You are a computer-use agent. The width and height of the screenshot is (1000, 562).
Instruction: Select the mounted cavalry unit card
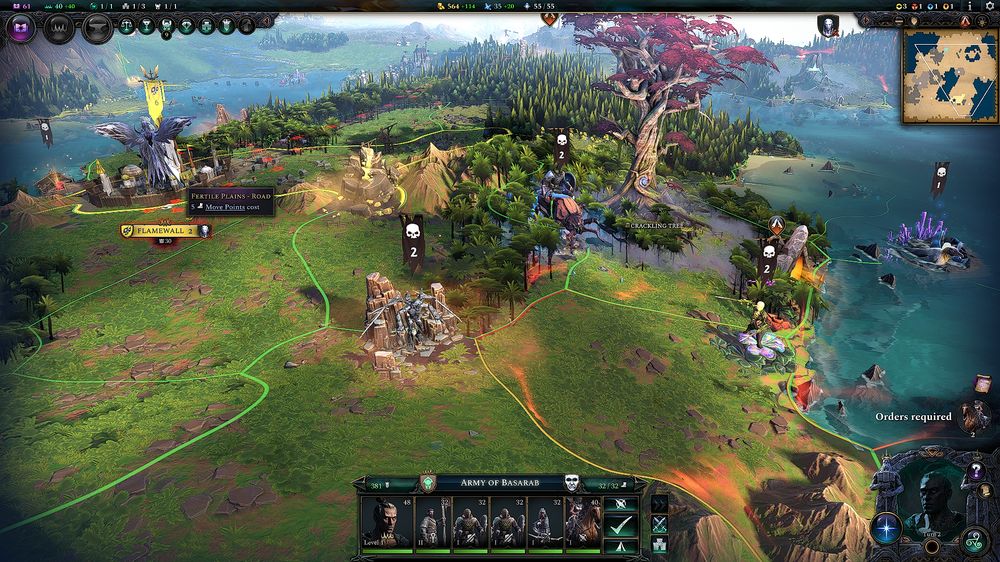(583, 521)
